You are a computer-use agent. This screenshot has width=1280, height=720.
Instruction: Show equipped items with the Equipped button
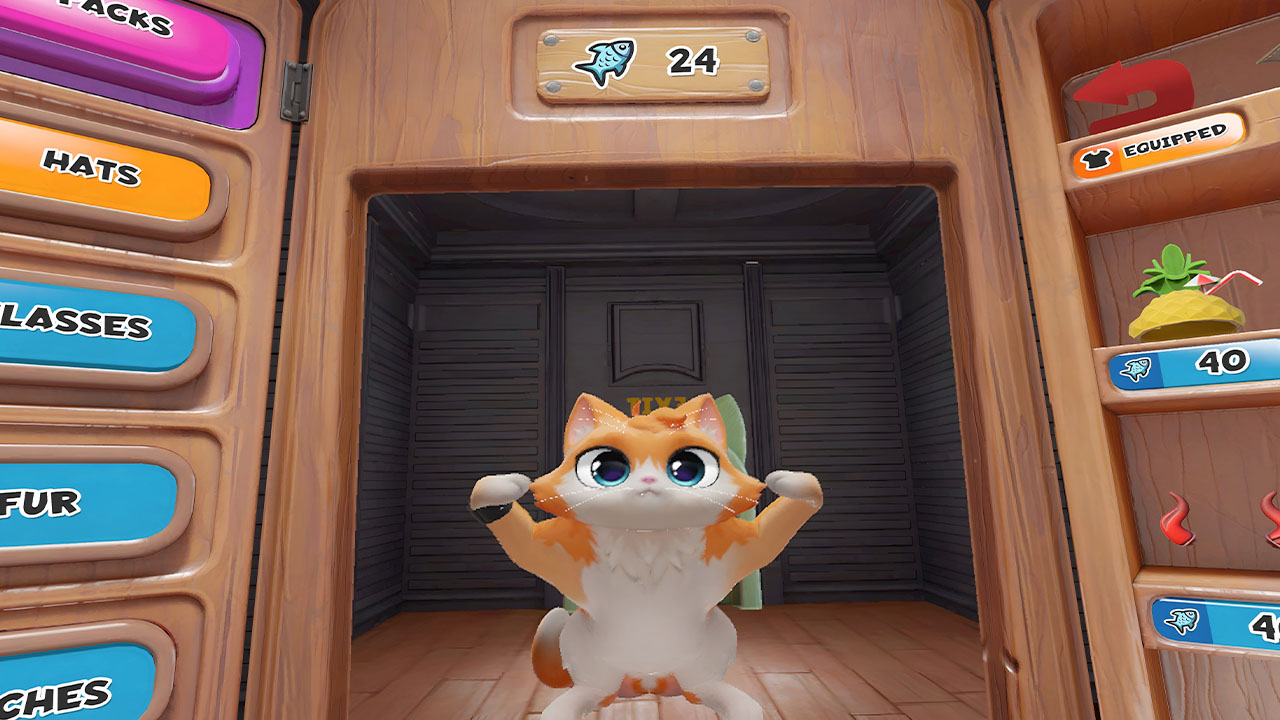point(1158,146)
